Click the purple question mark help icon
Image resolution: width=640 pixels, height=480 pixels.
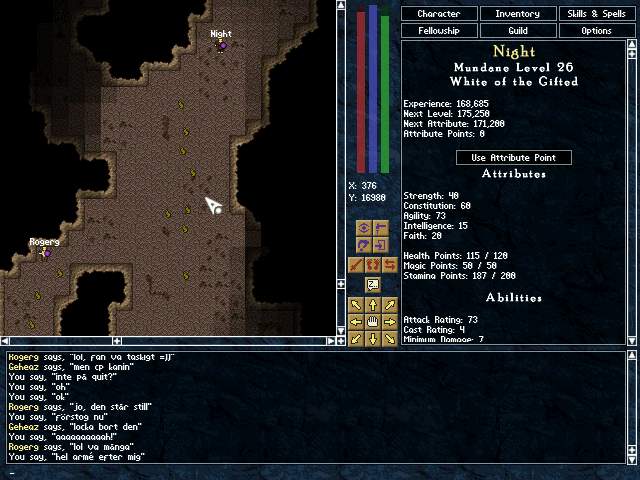tap(364, 246)
